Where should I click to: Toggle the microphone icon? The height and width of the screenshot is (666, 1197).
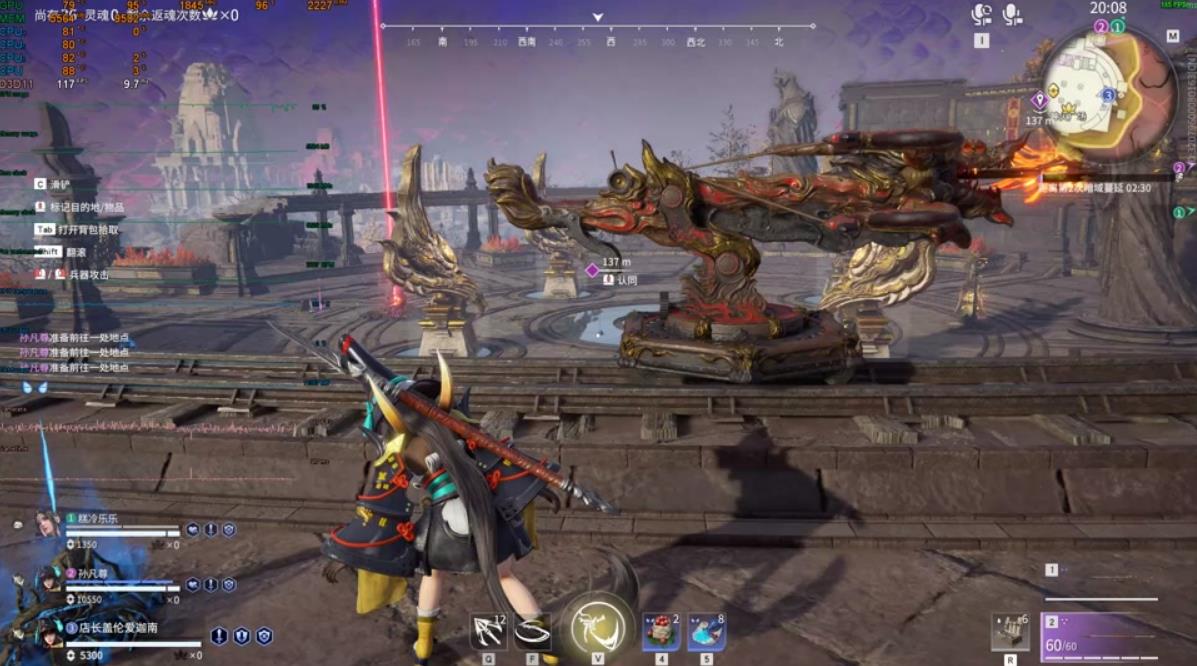[x=1012, y=15]
